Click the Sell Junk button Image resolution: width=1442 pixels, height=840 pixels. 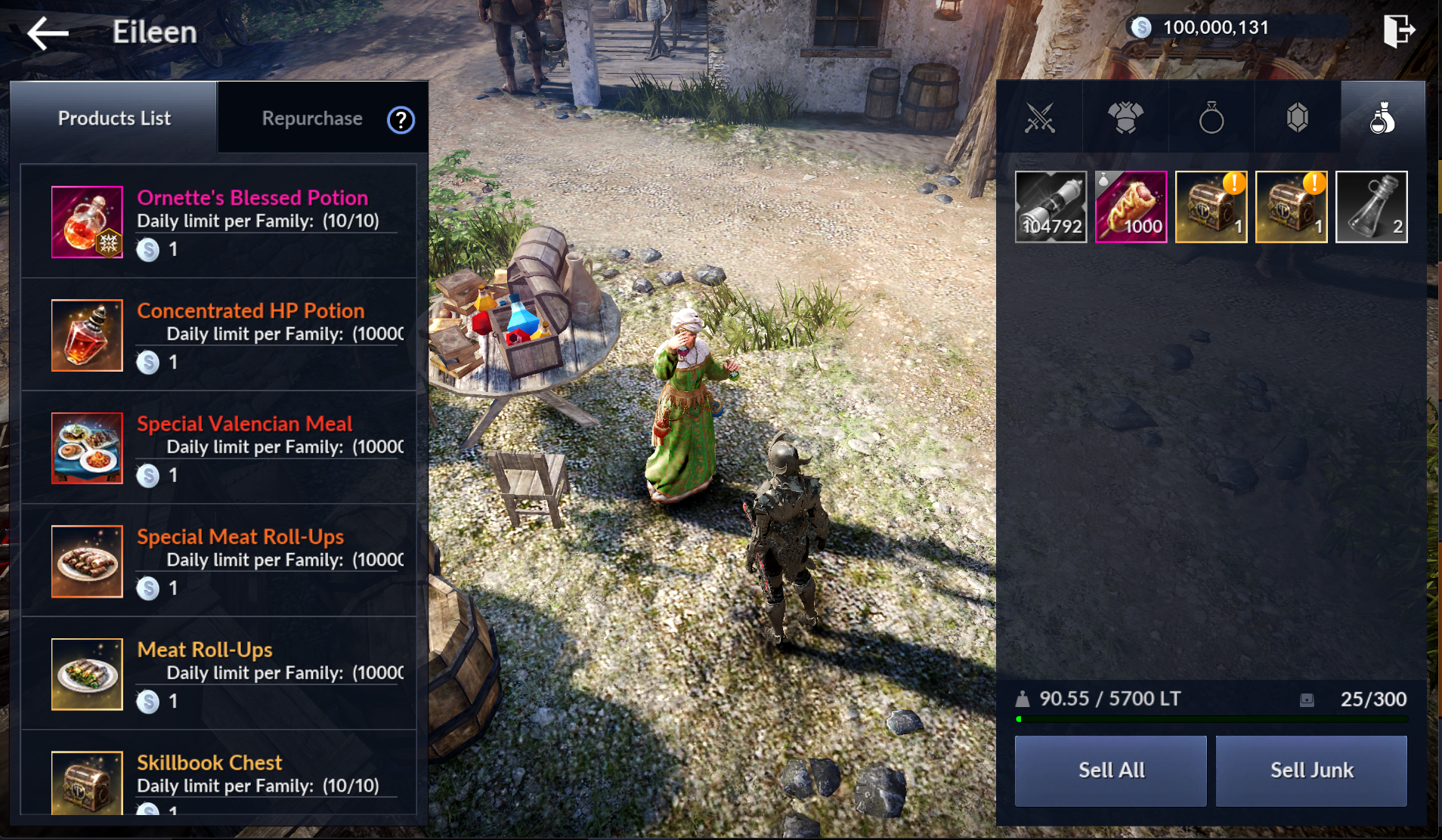(x=1311, y=771)
